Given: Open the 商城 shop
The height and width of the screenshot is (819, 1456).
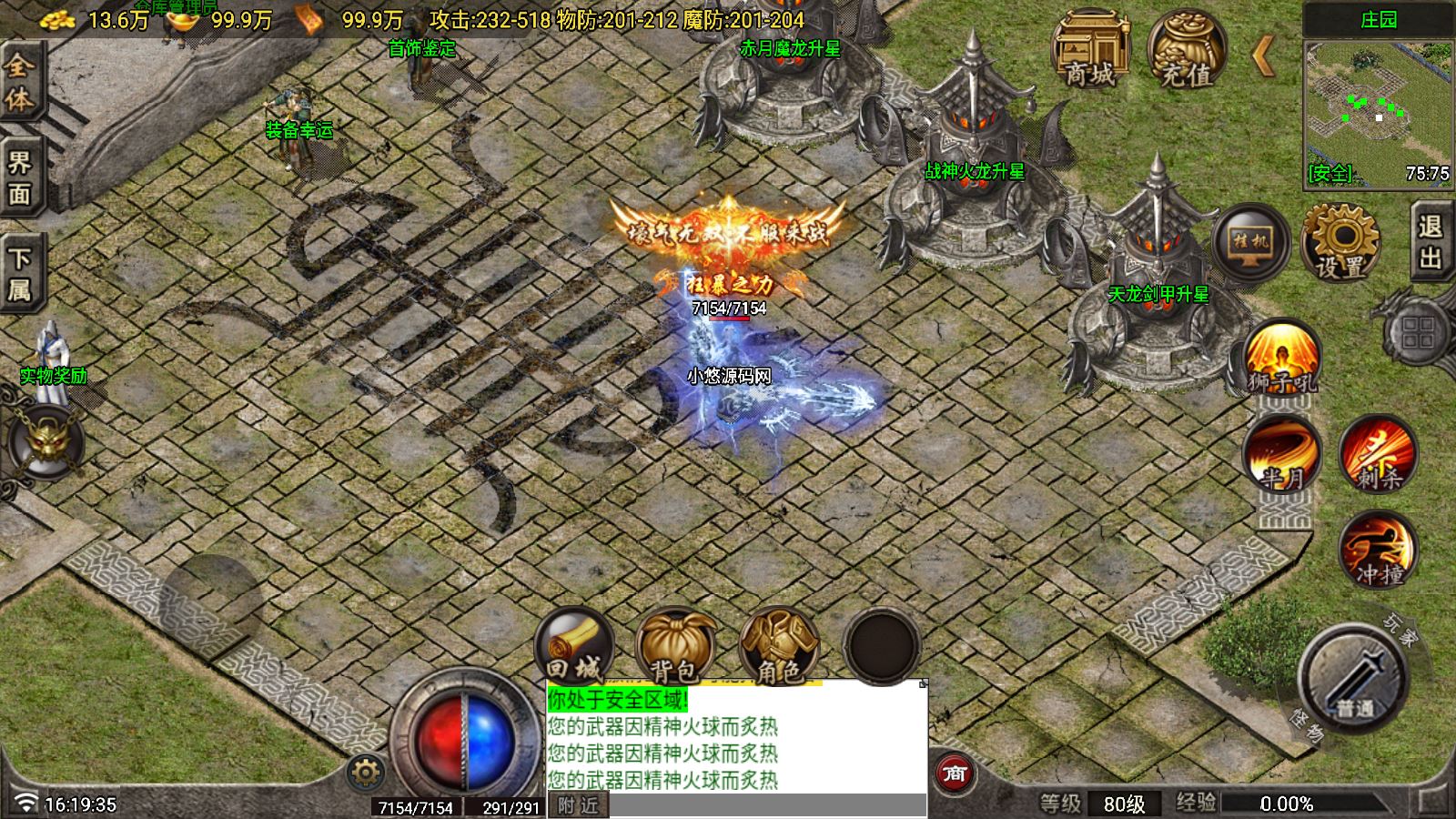Looking at the screenshot, I should 1089,51.
